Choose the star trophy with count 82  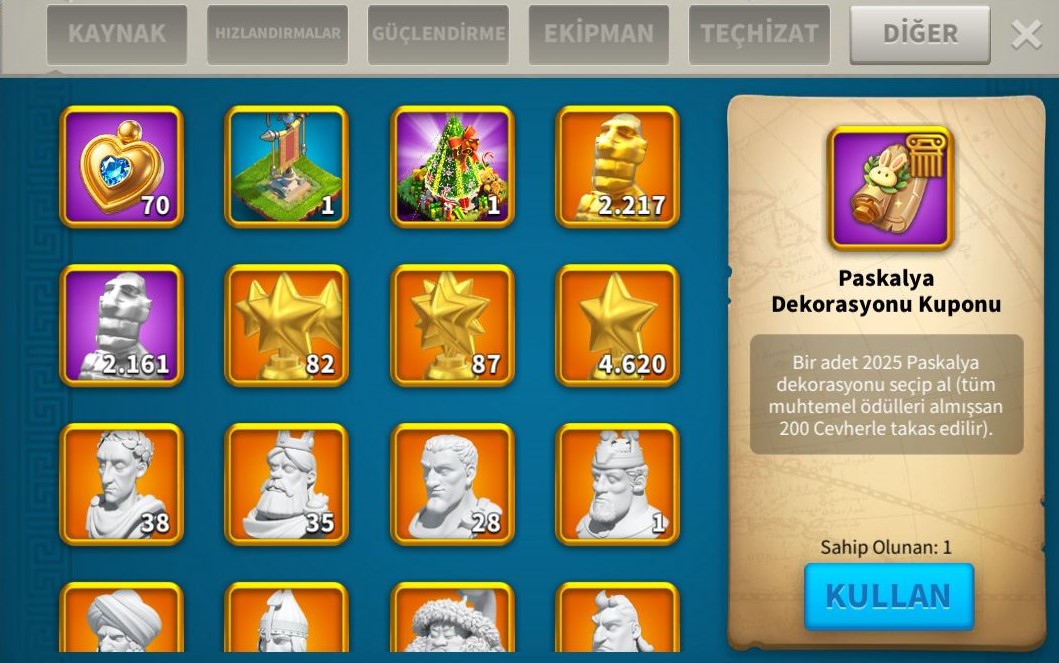[287, 325]
